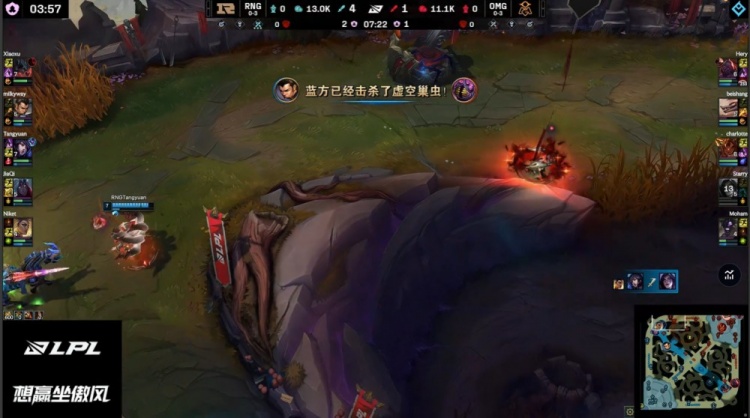Click the RNG team logo on scoreboard
Image resolution: width=750 pixels, height=418 pixels.
(226, 9)
